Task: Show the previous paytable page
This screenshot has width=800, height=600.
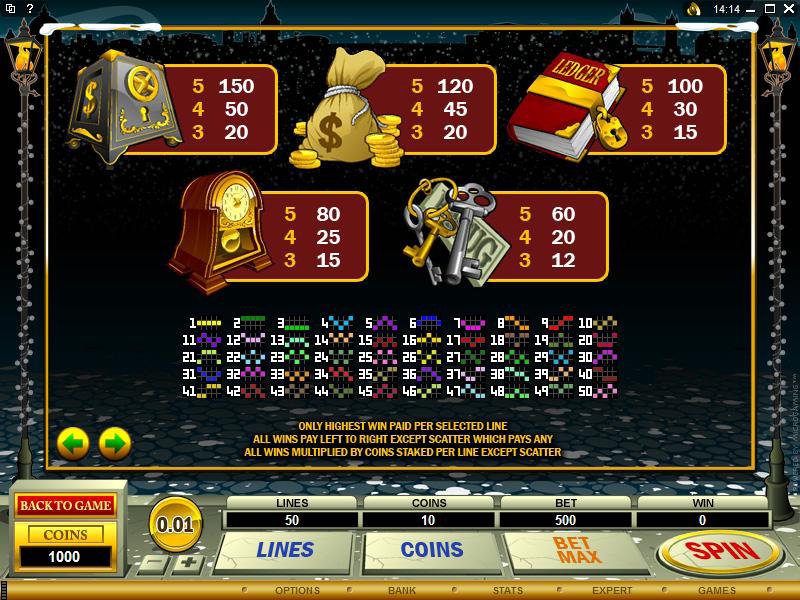Action: [x=73, y=442]
